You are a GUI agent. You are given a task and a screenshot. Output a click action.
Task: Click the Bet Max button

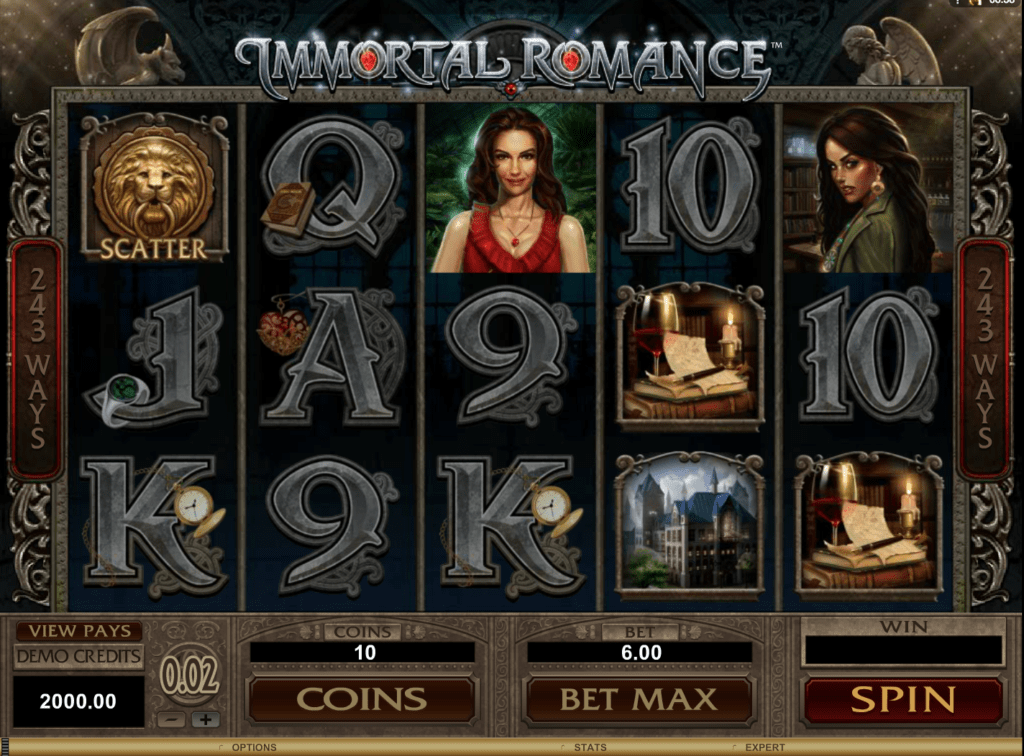click(x=638, y=699)
